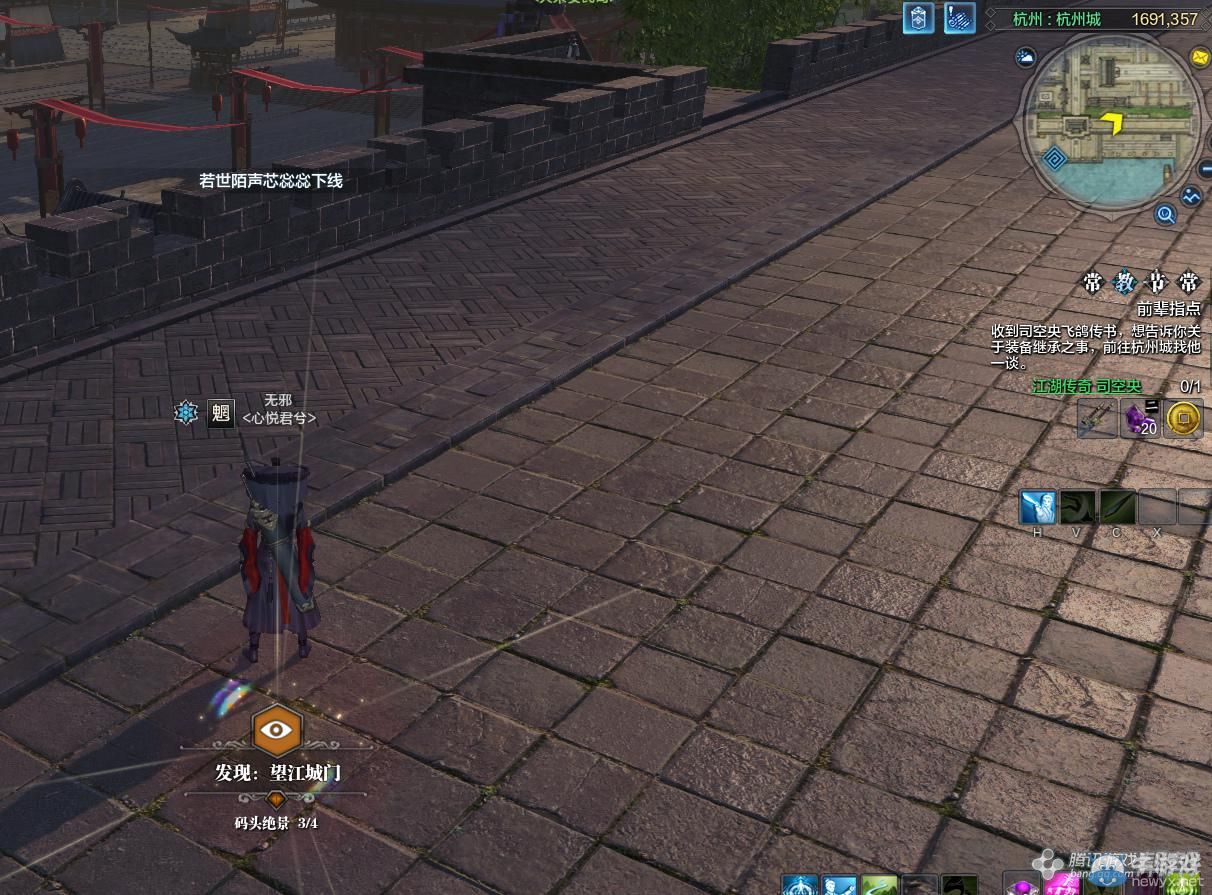Activate the dark green blade skill labeled C
Viewport: 1212px width, 895px height.
1117,507
